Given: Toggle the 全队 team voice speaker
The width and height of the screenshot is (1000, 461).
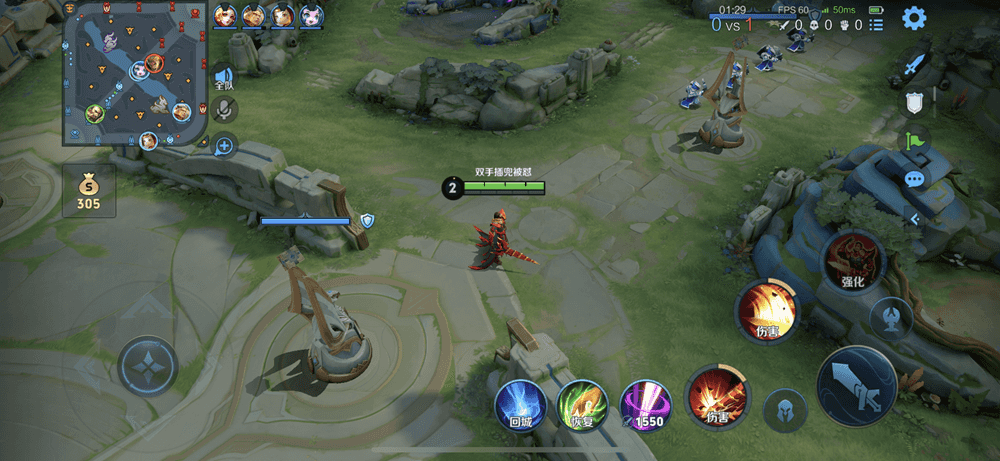Looking at the screenshot, I should [x=223, y=78].
